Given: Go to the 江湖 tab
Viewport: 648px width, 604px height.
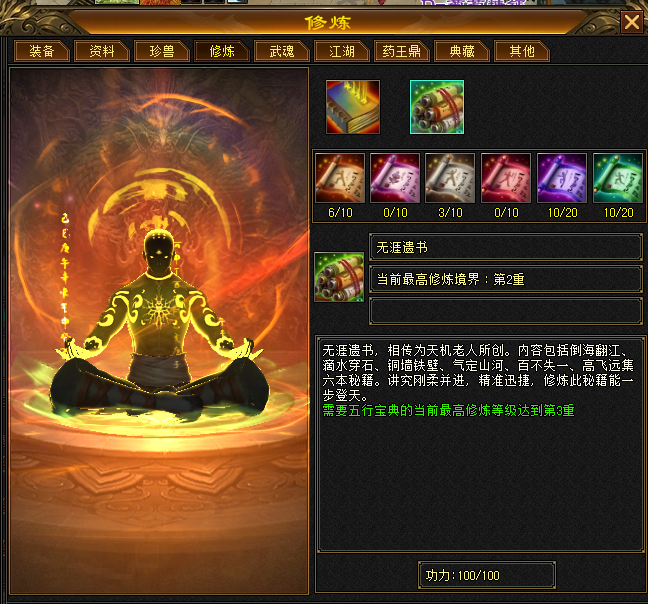Looking at the screenshot, I should (x=342, y=51).
